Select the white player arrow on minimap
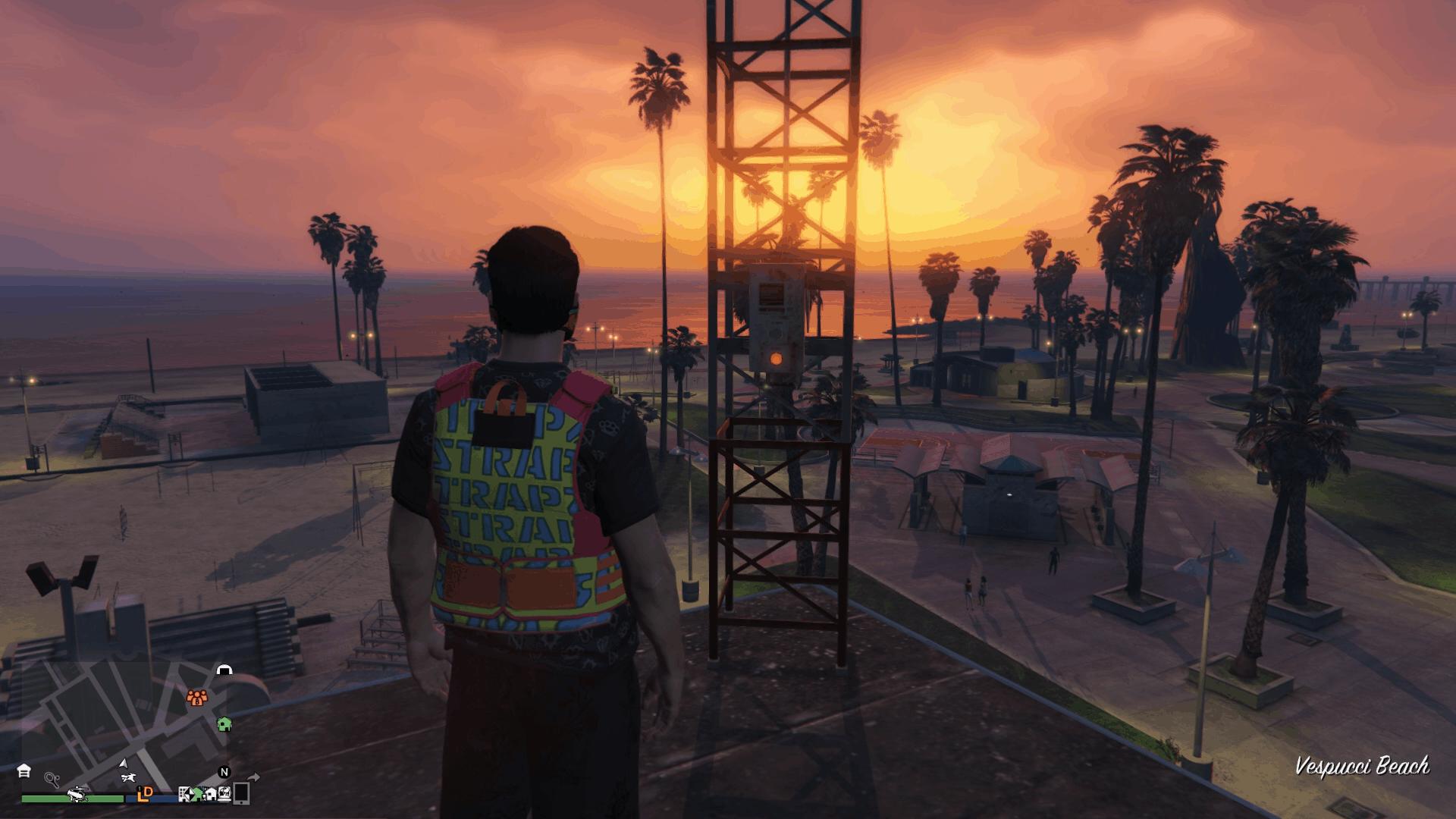The image size is (1456, 819). coord(124,762)
